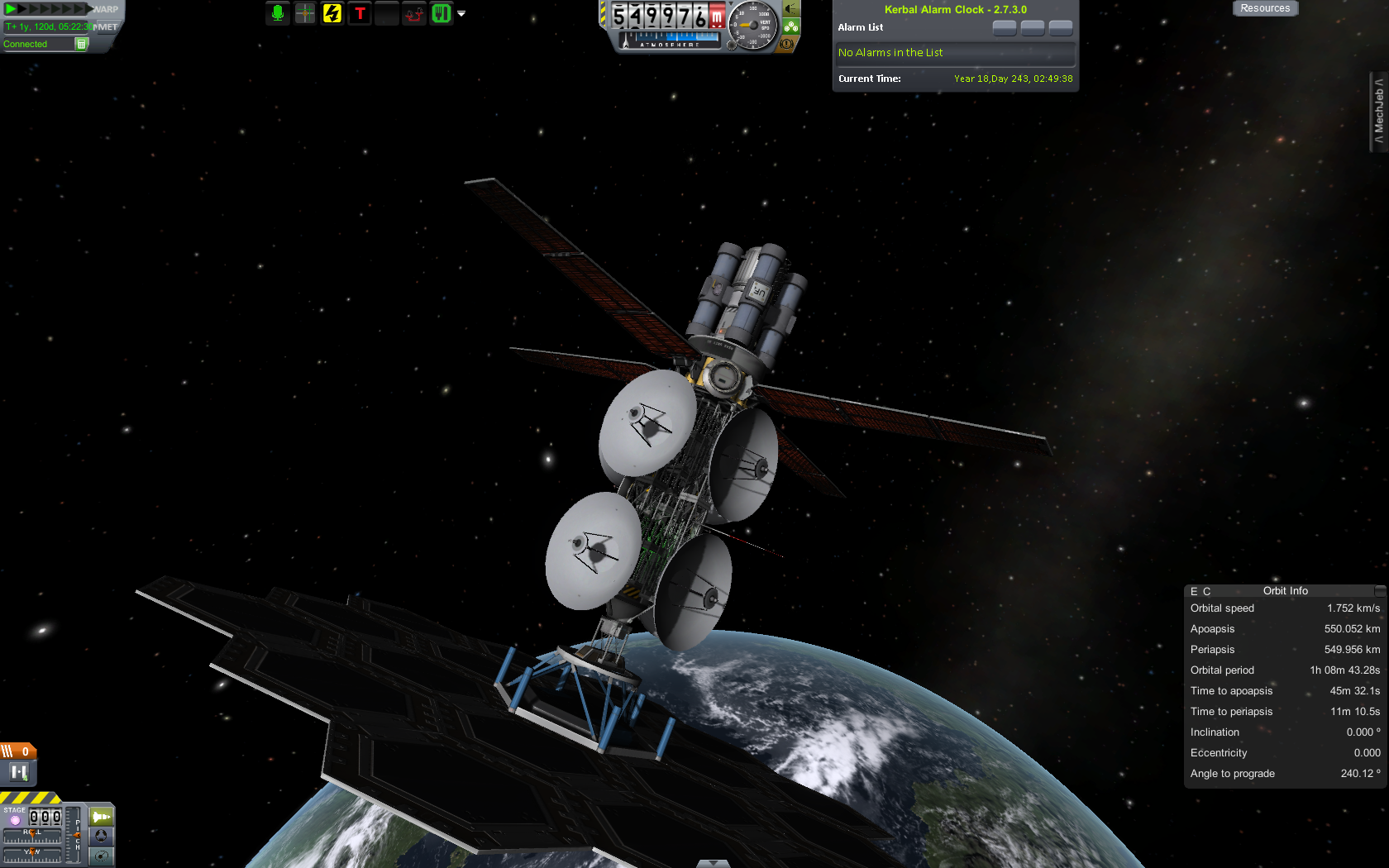Toggle the E option in Orbit Info
1389x868 pixels.
tap(1194, 592)
